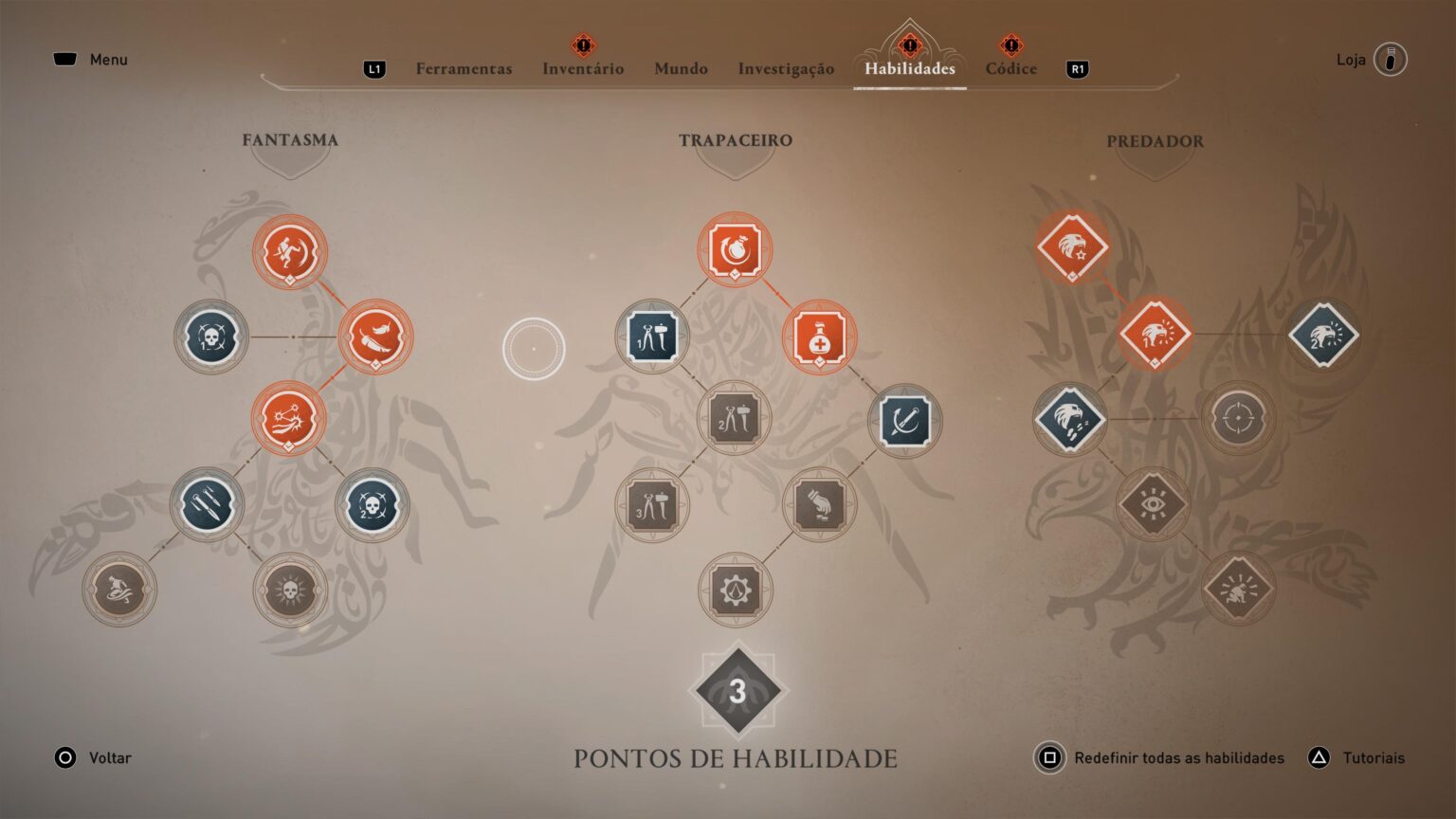Screen dimensions: 1456x819
Task: Click the crouching sprint skill at Predador bottom
Action: pyautogui.click(x=1239, y=588)
